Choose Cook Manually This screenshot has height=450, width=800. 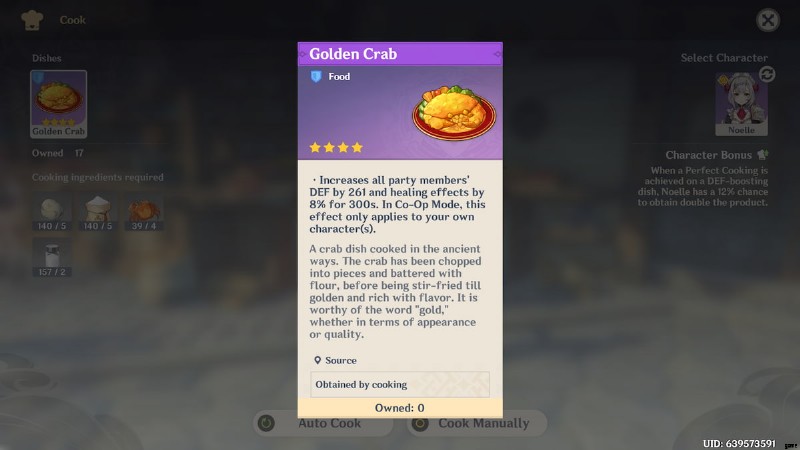476,423
